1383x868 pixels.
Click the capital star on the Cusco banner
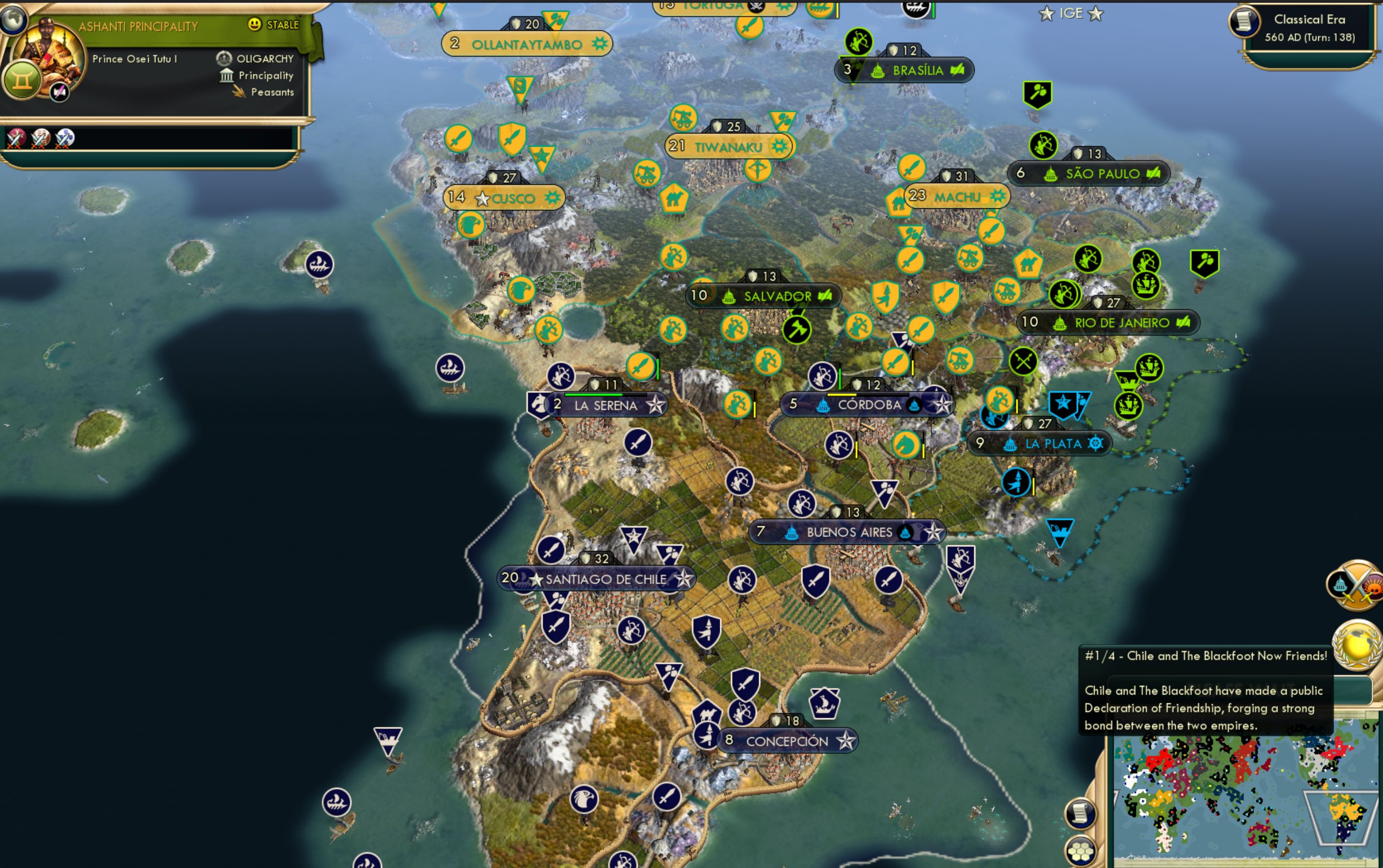point(482,198)
